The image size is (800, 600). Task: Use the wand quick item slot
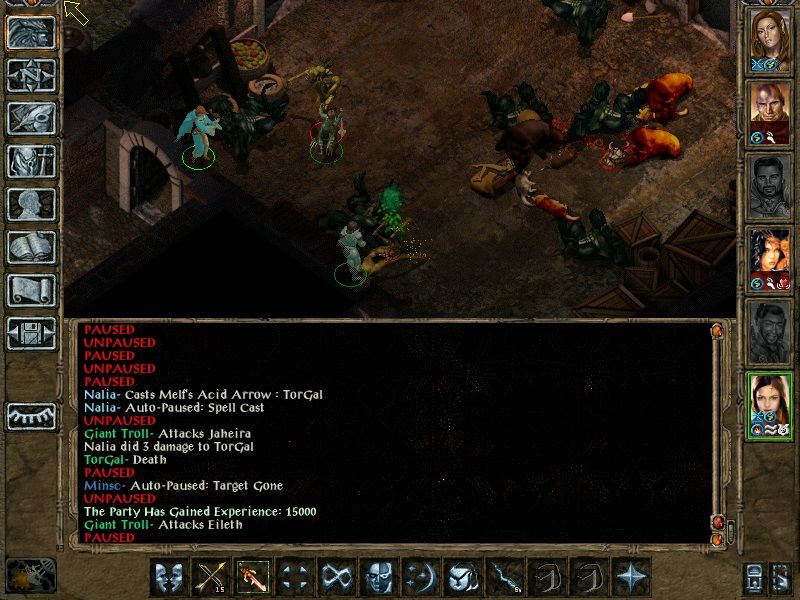click(502, 577)
